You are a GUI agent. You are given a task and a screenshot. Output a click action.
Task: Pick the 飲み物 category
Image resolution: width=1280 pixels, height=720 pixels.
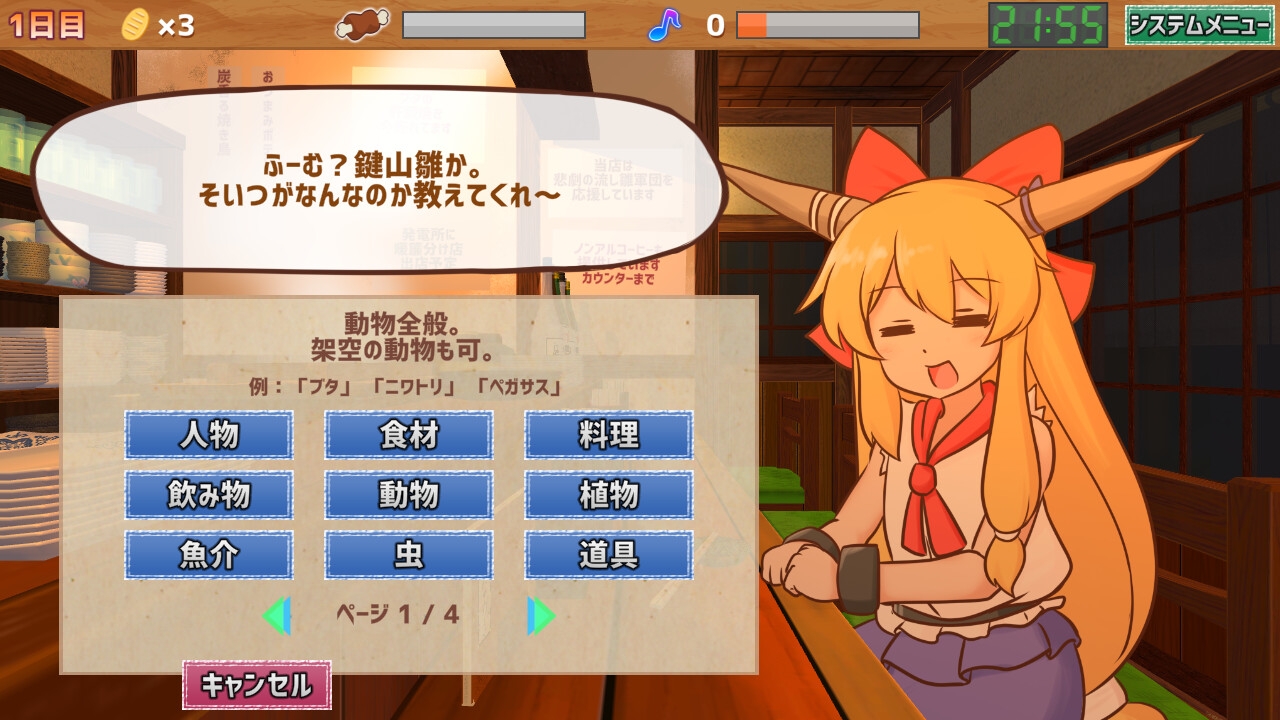pos(208,496)
